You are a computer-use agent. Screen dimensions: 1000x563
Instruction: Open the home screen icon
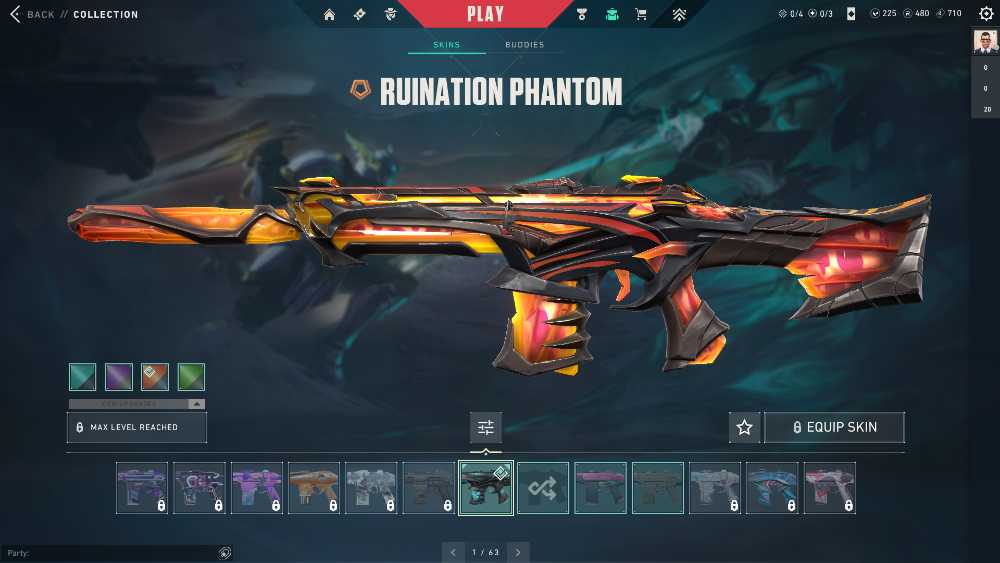[x=329, y=15]
